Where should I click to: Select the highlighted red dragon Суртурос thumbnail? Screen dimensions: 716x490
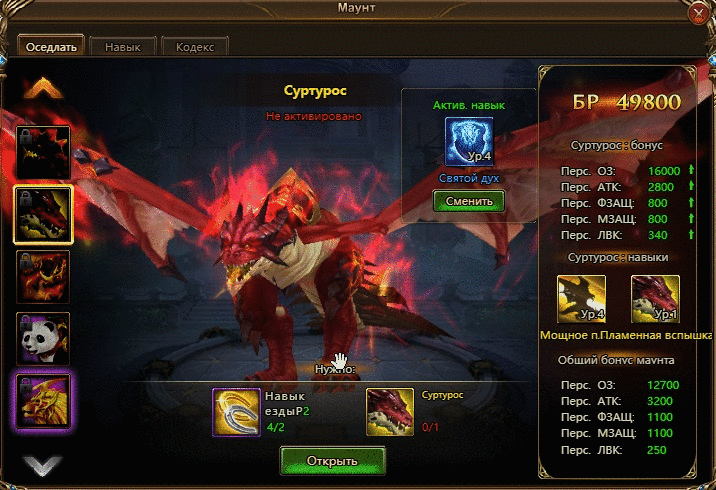pos(43,214)
